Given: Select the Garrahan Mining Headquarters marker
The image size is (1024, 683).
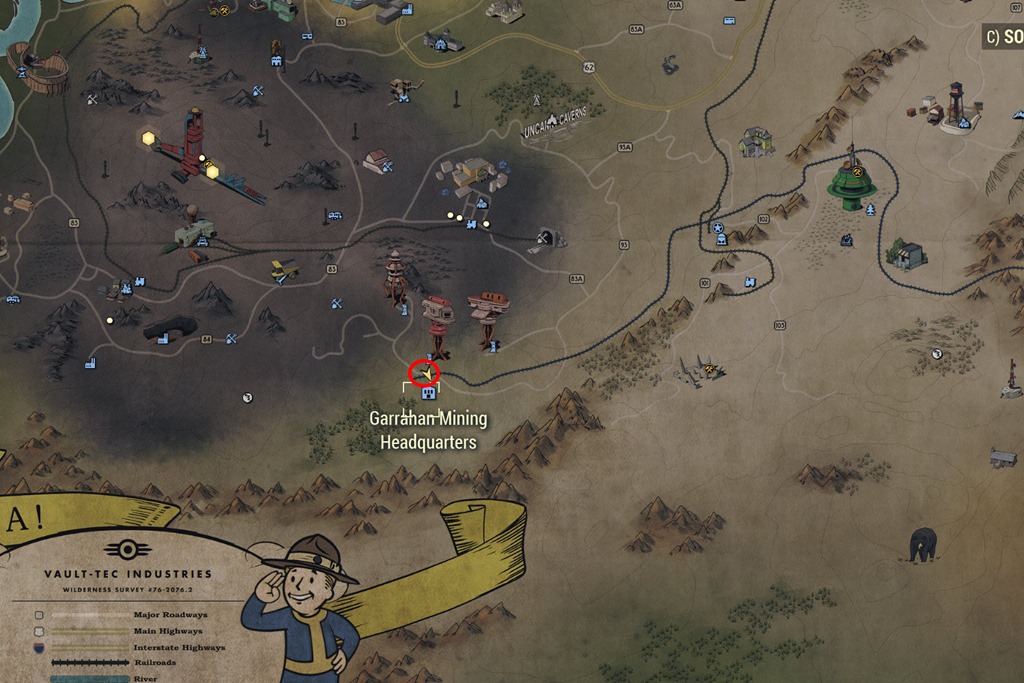Looking at the screenshot, I should [426, 393].
